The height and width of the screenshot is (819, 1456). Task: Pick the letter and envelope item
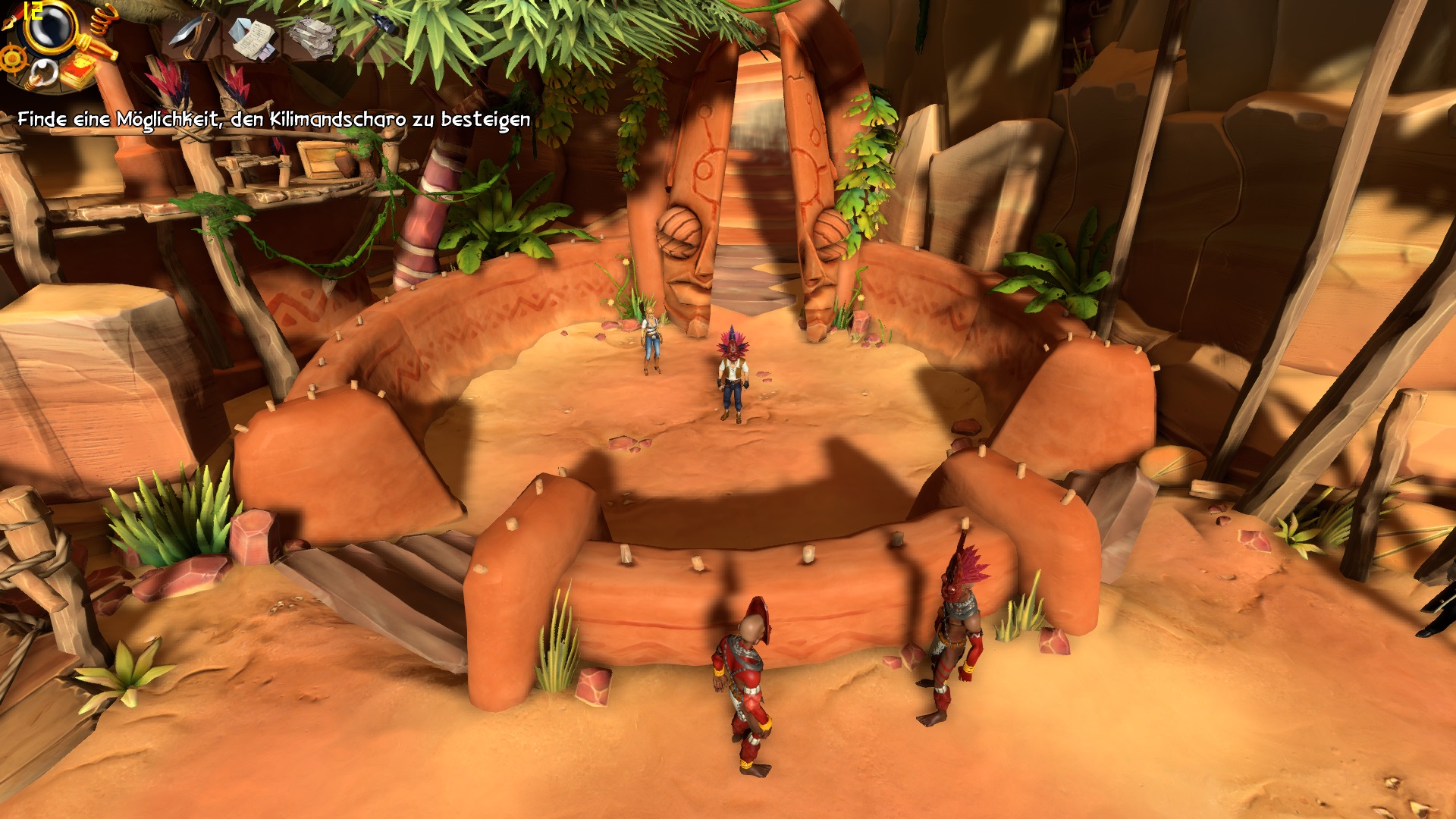click(253, 37)
